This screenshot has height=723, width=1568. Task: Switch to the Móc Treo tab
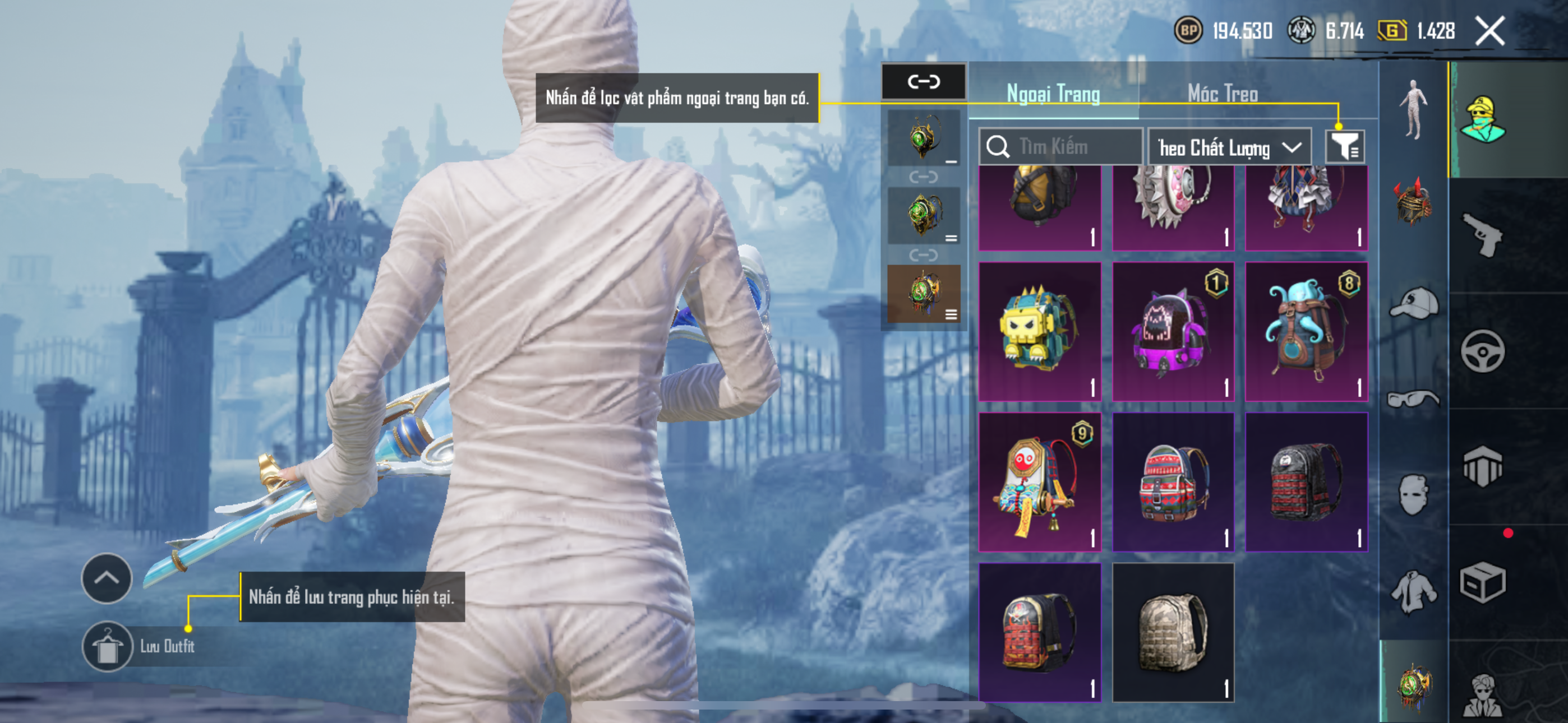tap(1222, 94)
